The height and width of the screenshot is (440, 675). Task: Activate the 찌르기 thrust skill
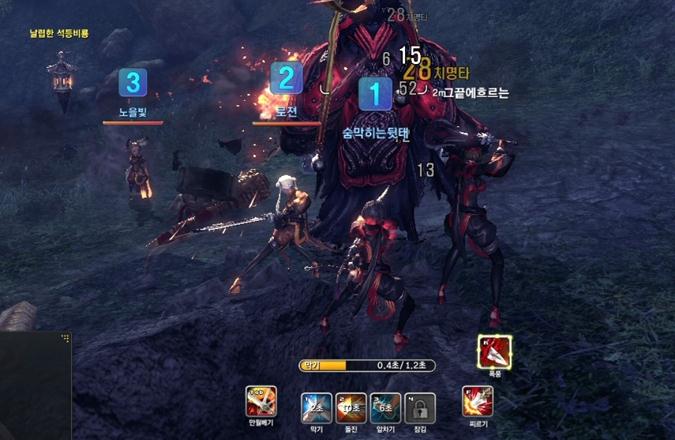(477, 403)
